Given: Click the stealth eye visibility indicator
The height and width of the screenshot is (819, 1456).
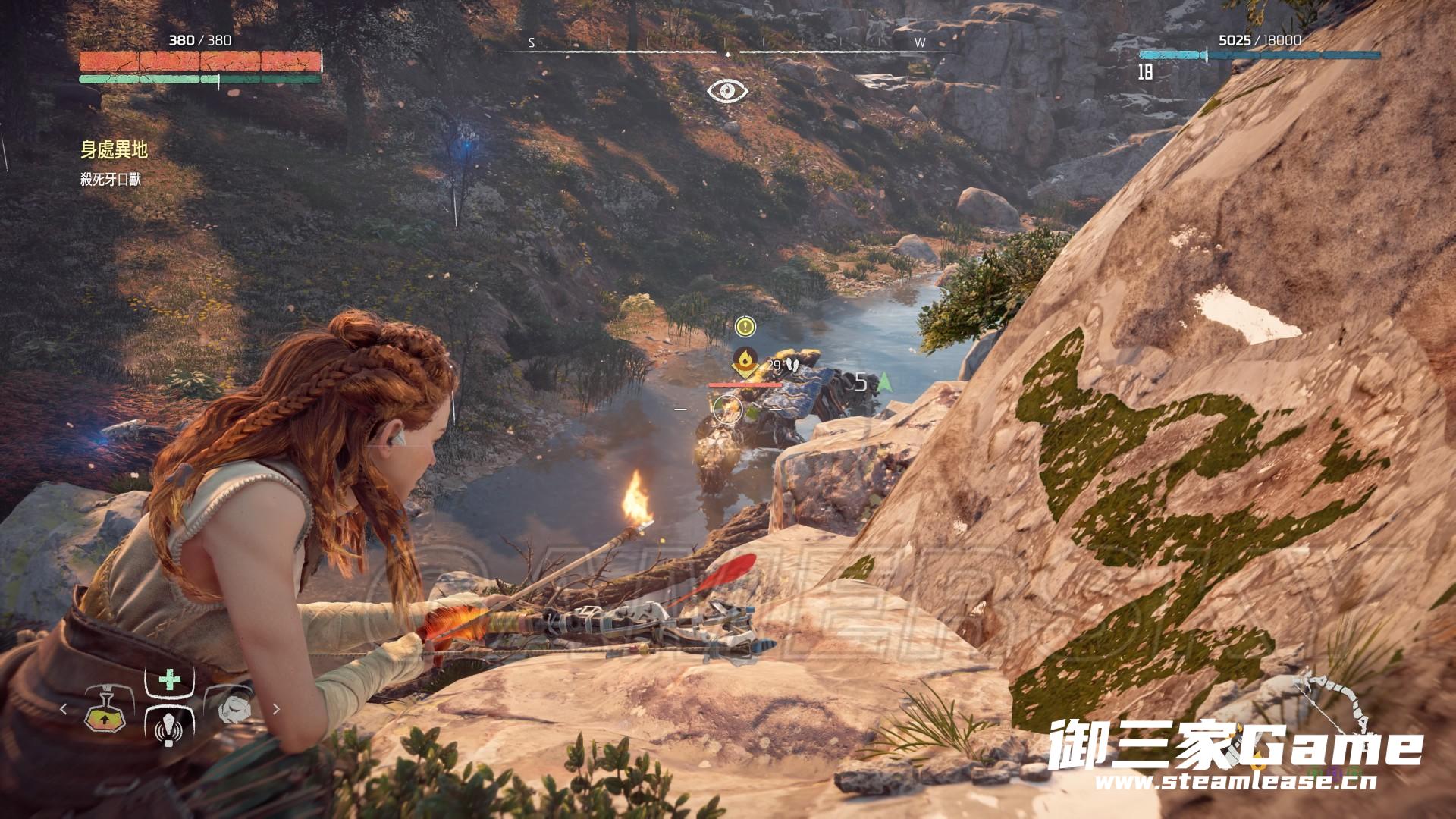Looking at the screenshot, I should coord(728,92).
